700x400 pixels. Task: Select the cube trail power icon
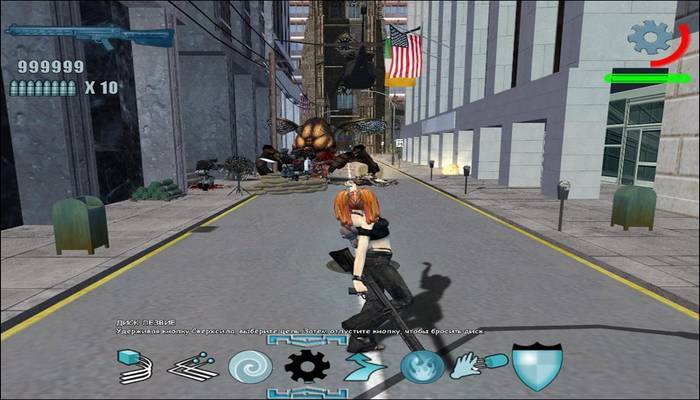tap(135, 367)
